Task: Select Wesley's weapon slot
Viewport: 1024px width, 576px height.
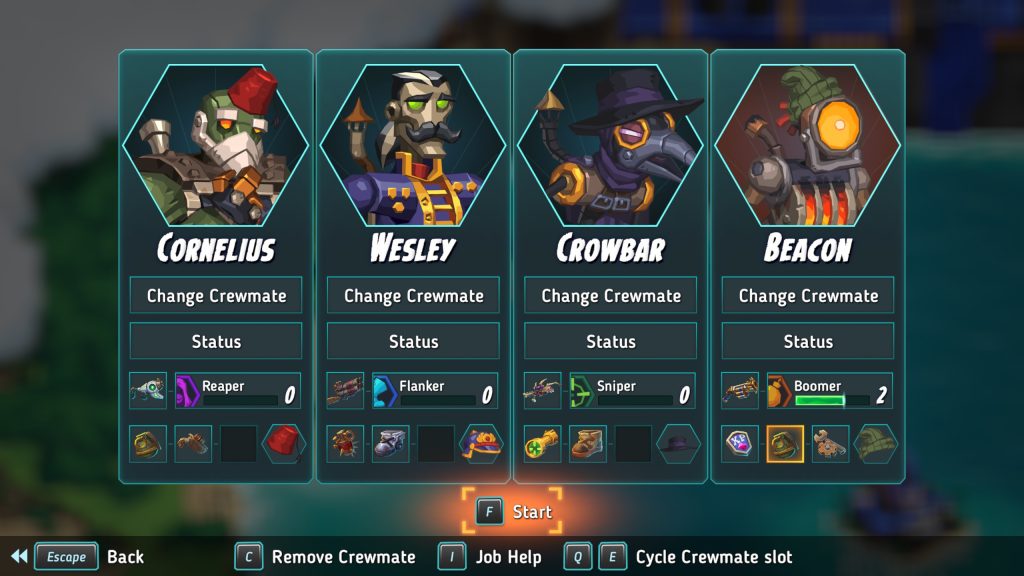Action: tap(346, 391)
